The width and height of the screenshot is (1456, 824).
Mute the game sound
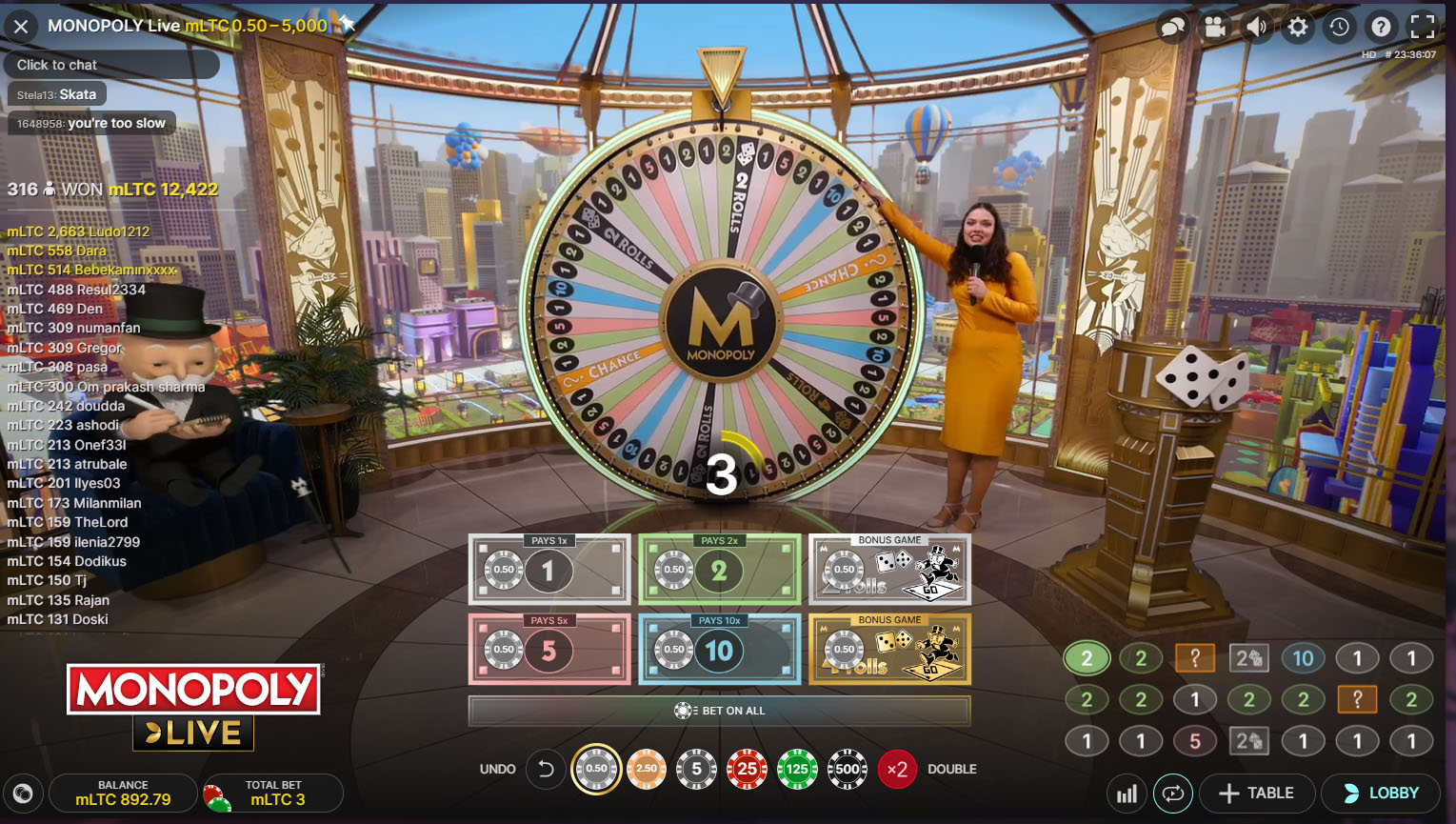point(1256,27)
